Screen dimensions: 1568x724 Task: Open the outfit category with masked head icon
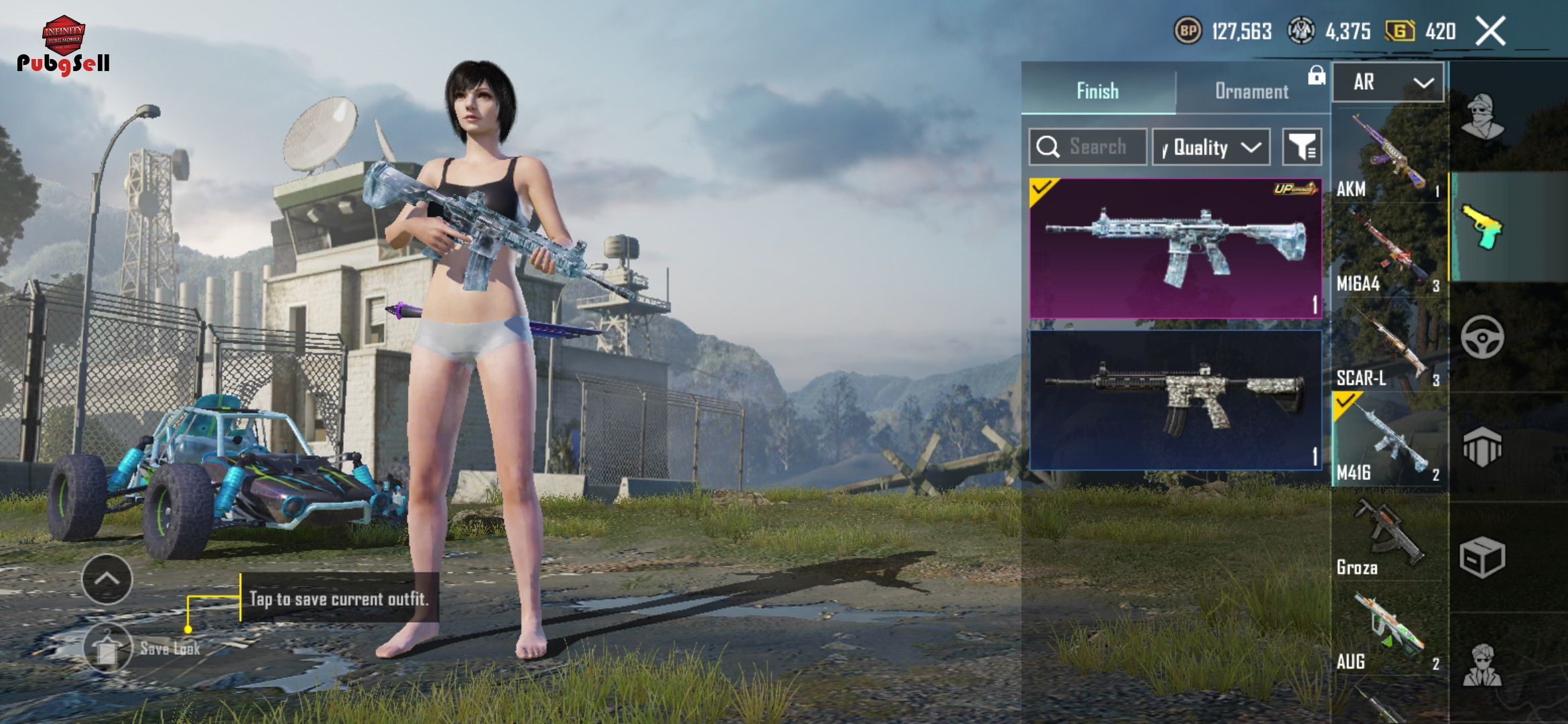tap(1482, 117)
